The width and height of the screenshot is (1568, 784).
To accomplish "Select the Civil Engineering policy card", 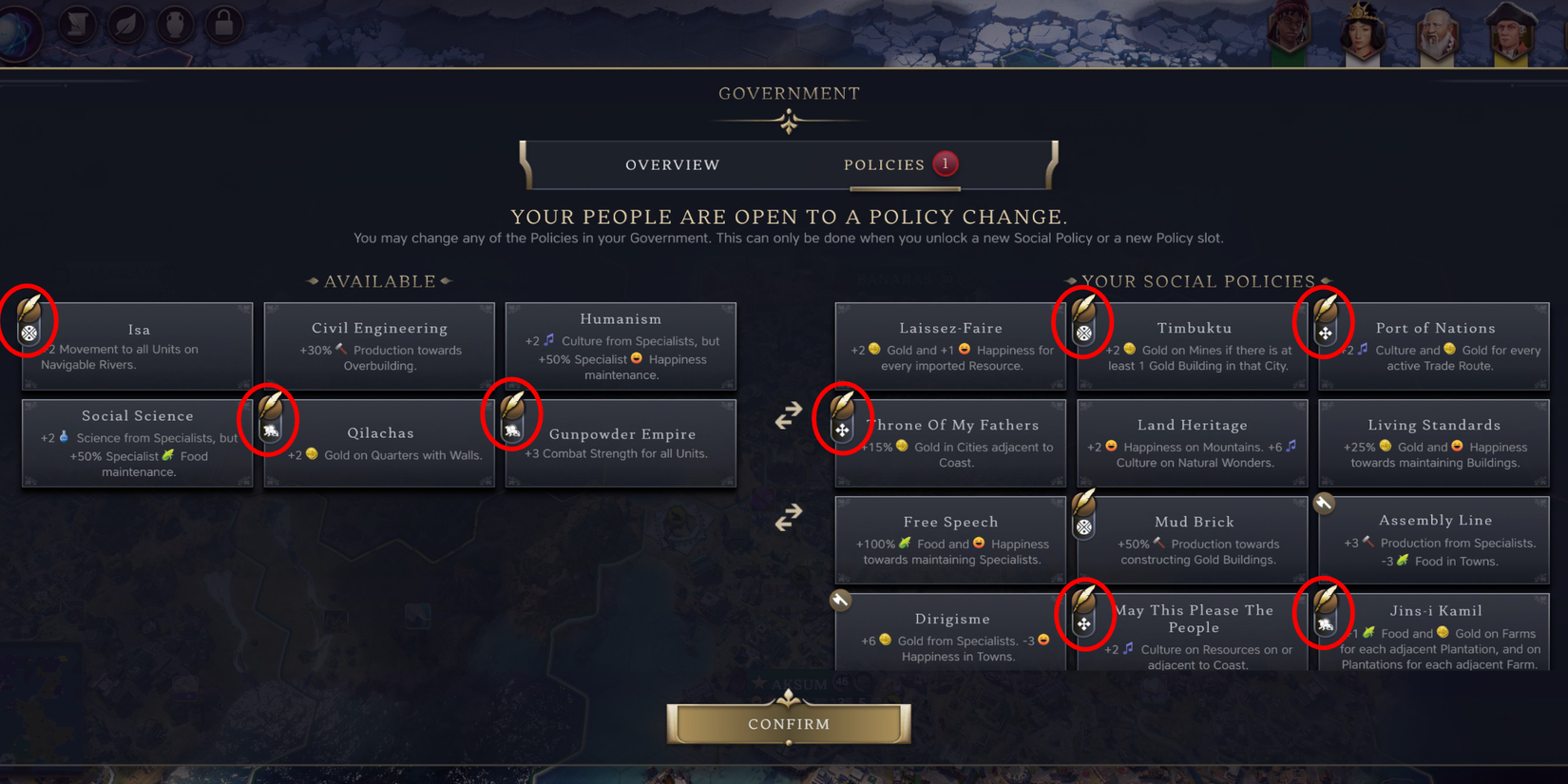I will [x=379, y=347].
